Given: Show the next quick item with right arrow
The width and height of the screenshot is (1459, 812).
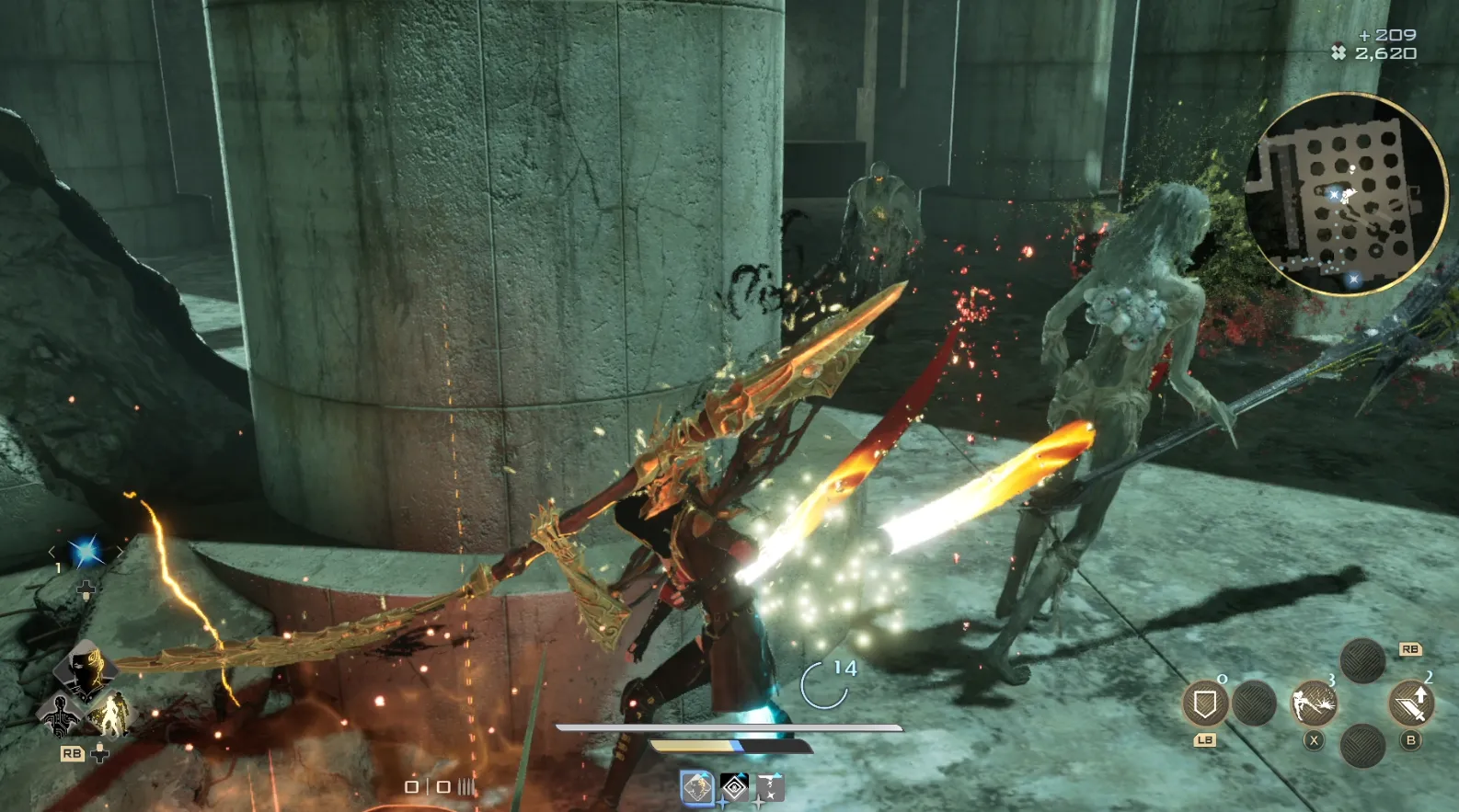Looking at the screenshot, I should pyautogui.click(x=120, y=552).
